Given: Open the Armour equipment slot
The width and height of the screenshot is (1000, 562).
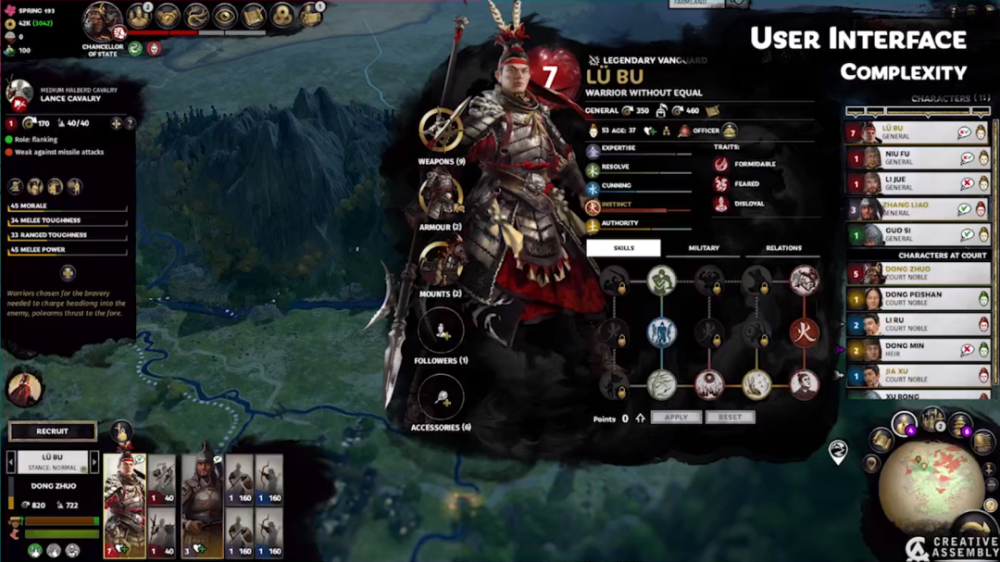Looking at the screenshot, I should [440, 194].
